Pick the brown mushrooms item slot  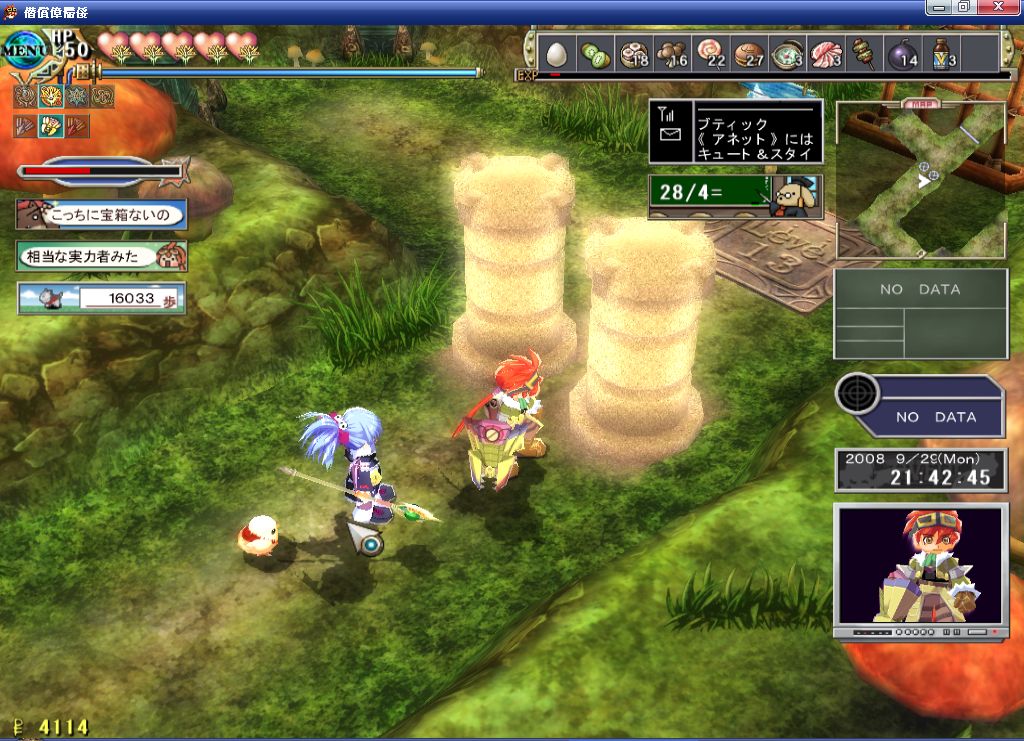pyautogui.click(x=670, y=53)
